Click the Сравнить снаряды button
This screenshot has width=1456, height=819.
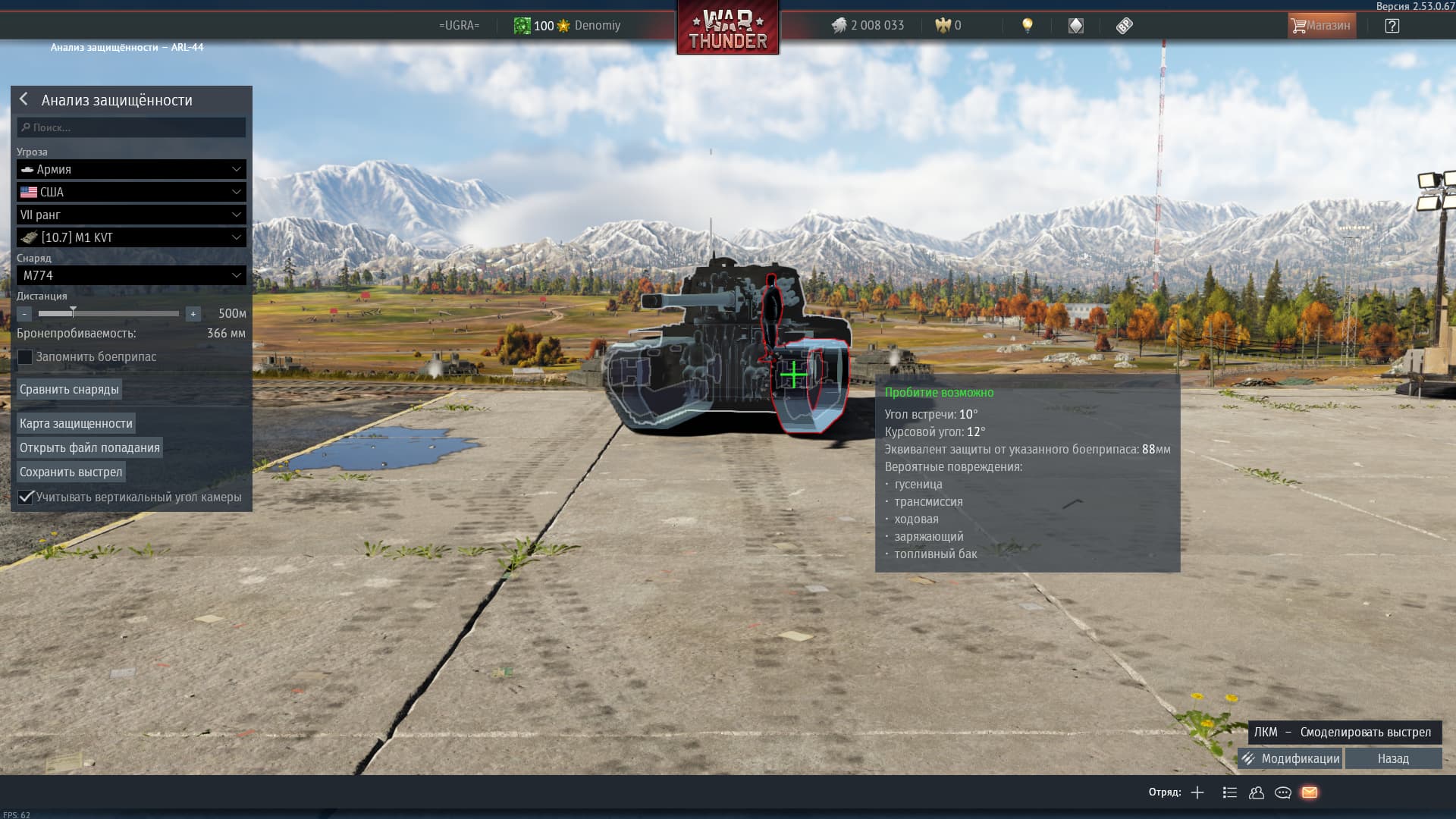[69, 389]
